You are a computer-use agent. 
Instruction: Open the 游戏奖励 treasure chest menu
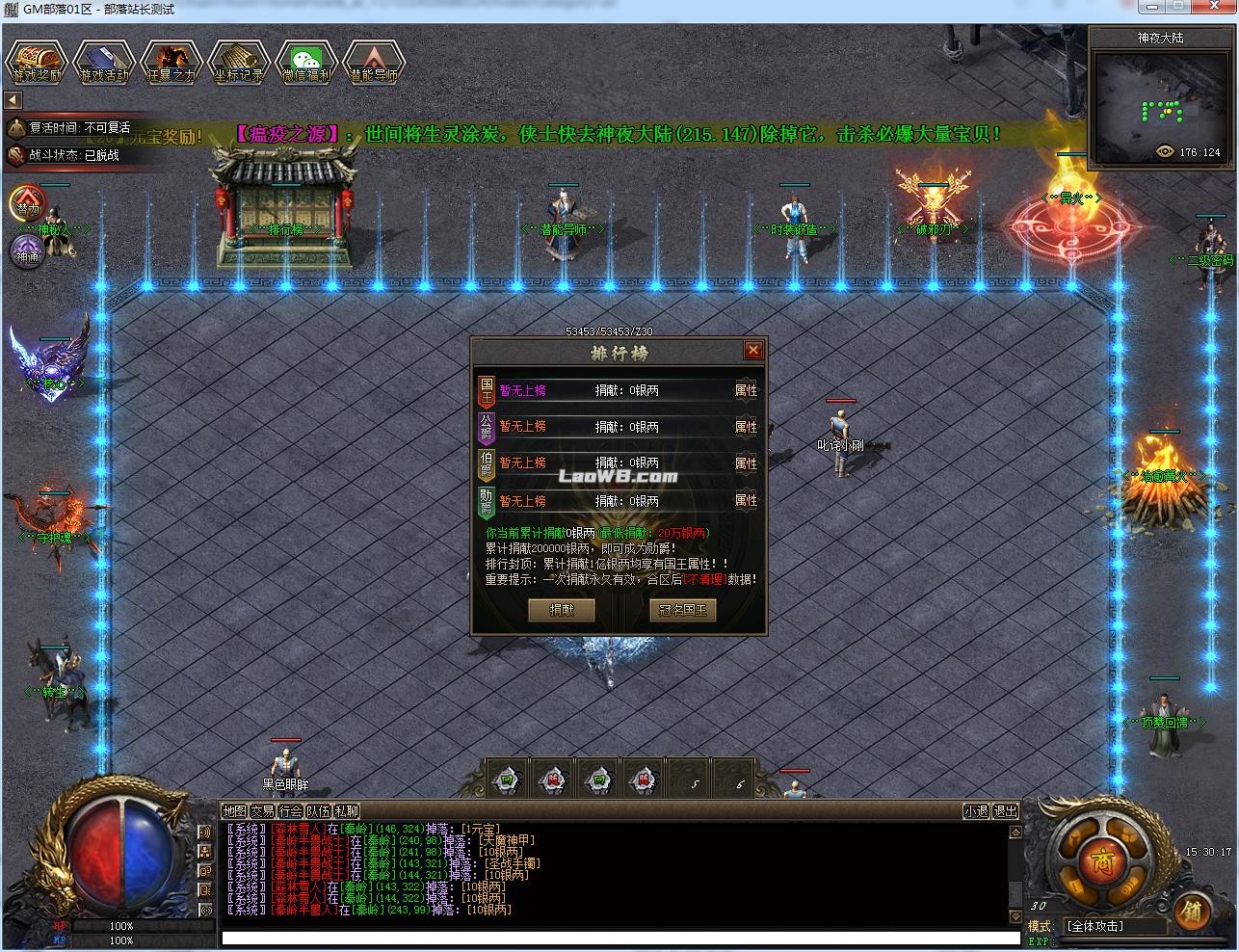(37, 63)
